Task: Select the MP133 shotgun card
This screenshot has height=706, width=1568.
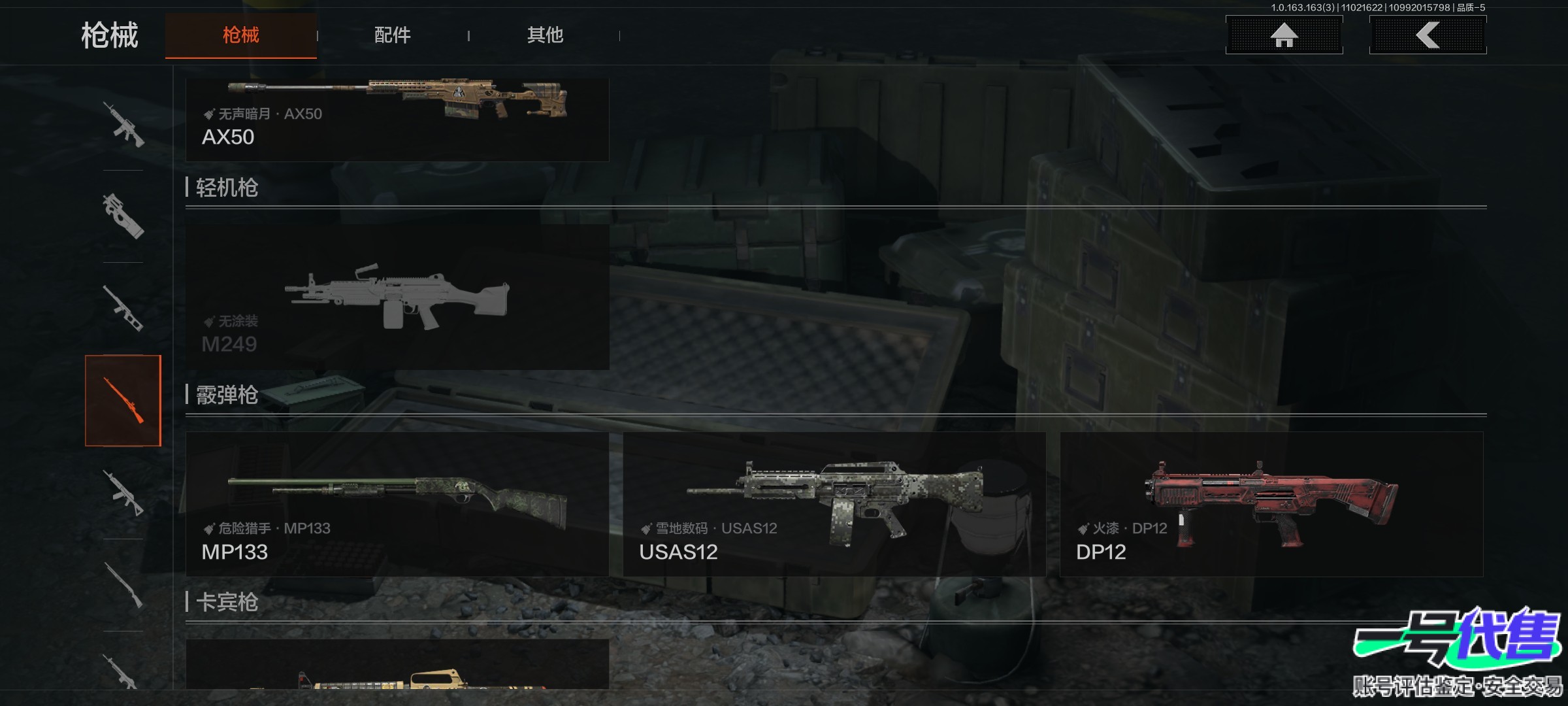Action: 397,504
